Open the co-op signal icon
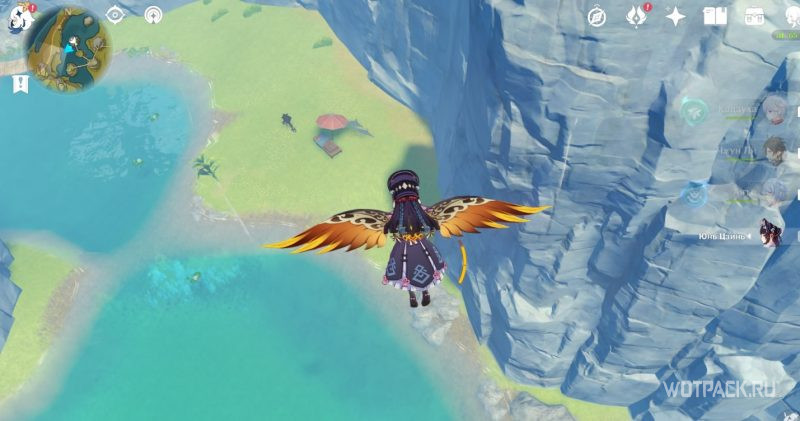Viewport: 800px width, 421px height. click(x=153, y=15)
